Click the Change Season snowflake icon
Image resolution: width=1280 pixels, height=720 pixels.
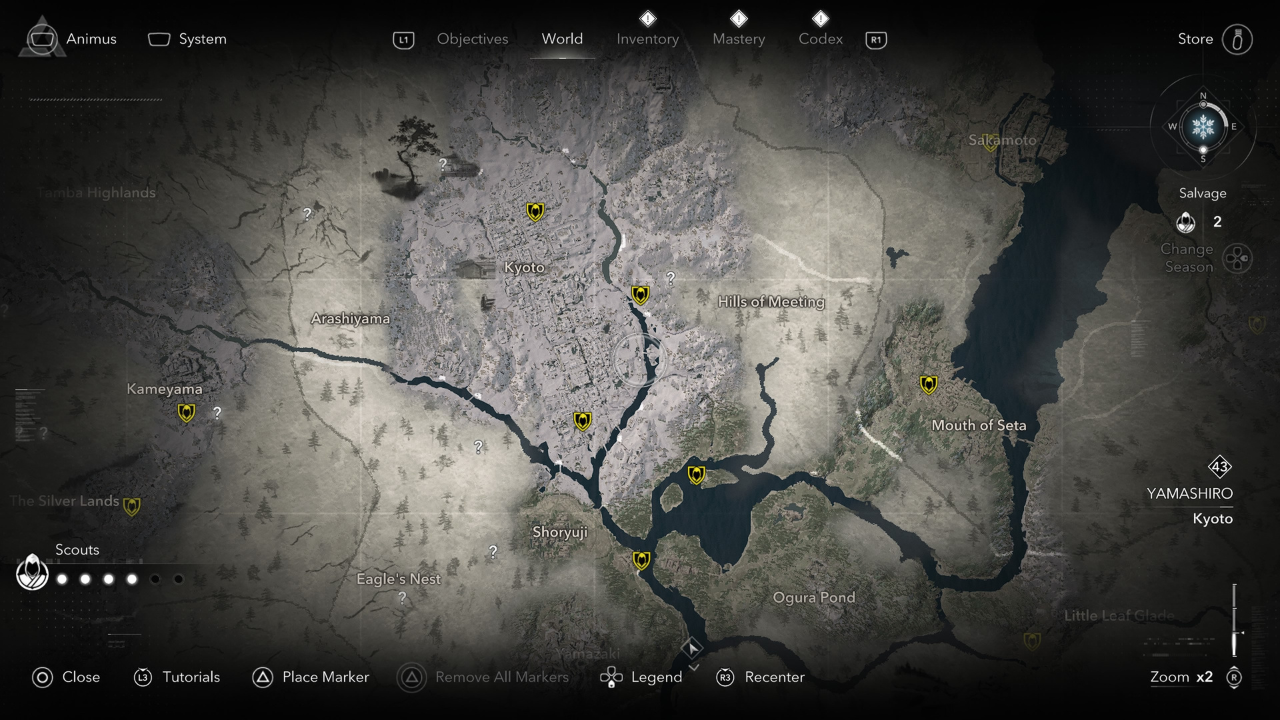tap(1238, 258)
